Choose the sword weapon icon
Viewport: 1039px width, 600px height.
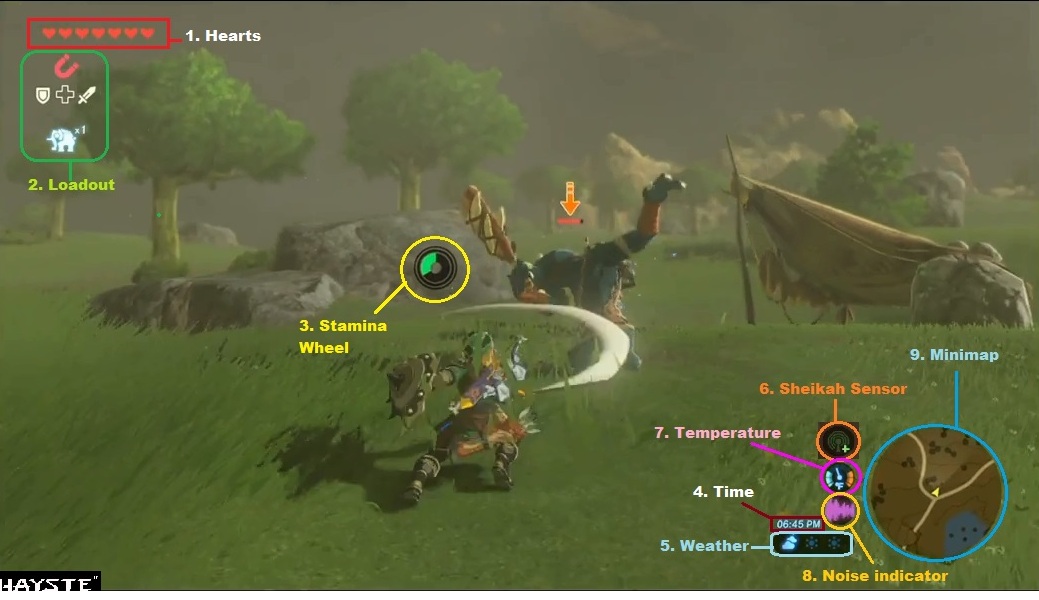pyautogui.click(x=87, y=95)
